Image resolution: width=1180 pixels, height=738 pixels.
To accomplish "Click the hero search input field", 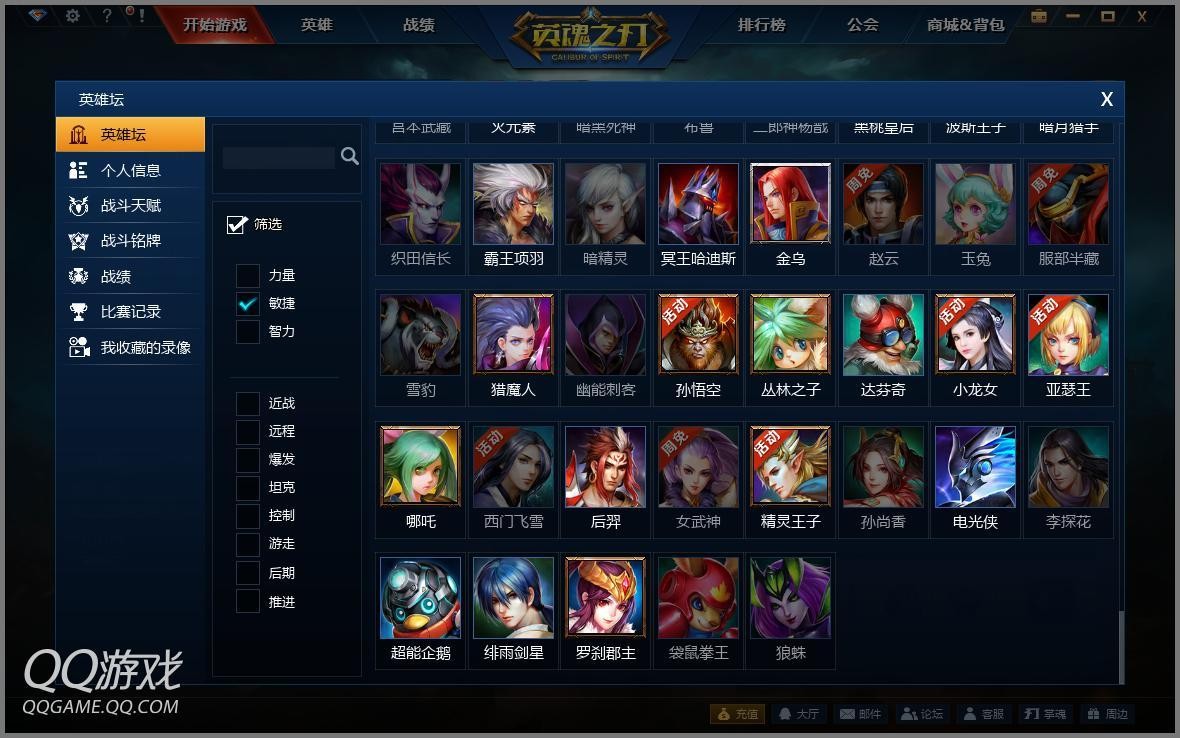I will pyautogui.click(x=279, y=157).
